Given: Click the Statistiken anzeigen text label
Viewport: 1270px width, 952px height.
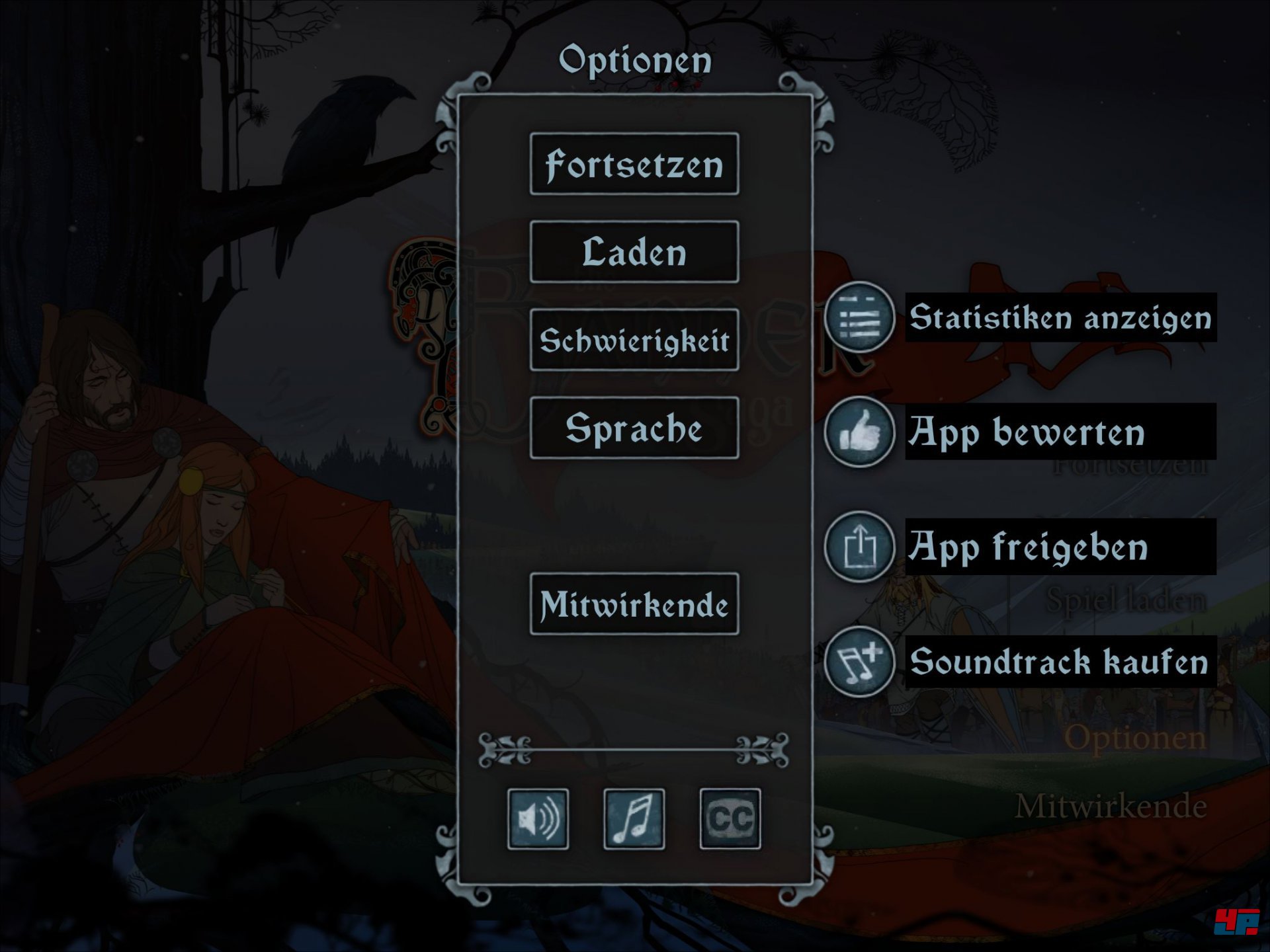Looking at the screenshot, I should pyautogui.click(x=1058, y=319).
